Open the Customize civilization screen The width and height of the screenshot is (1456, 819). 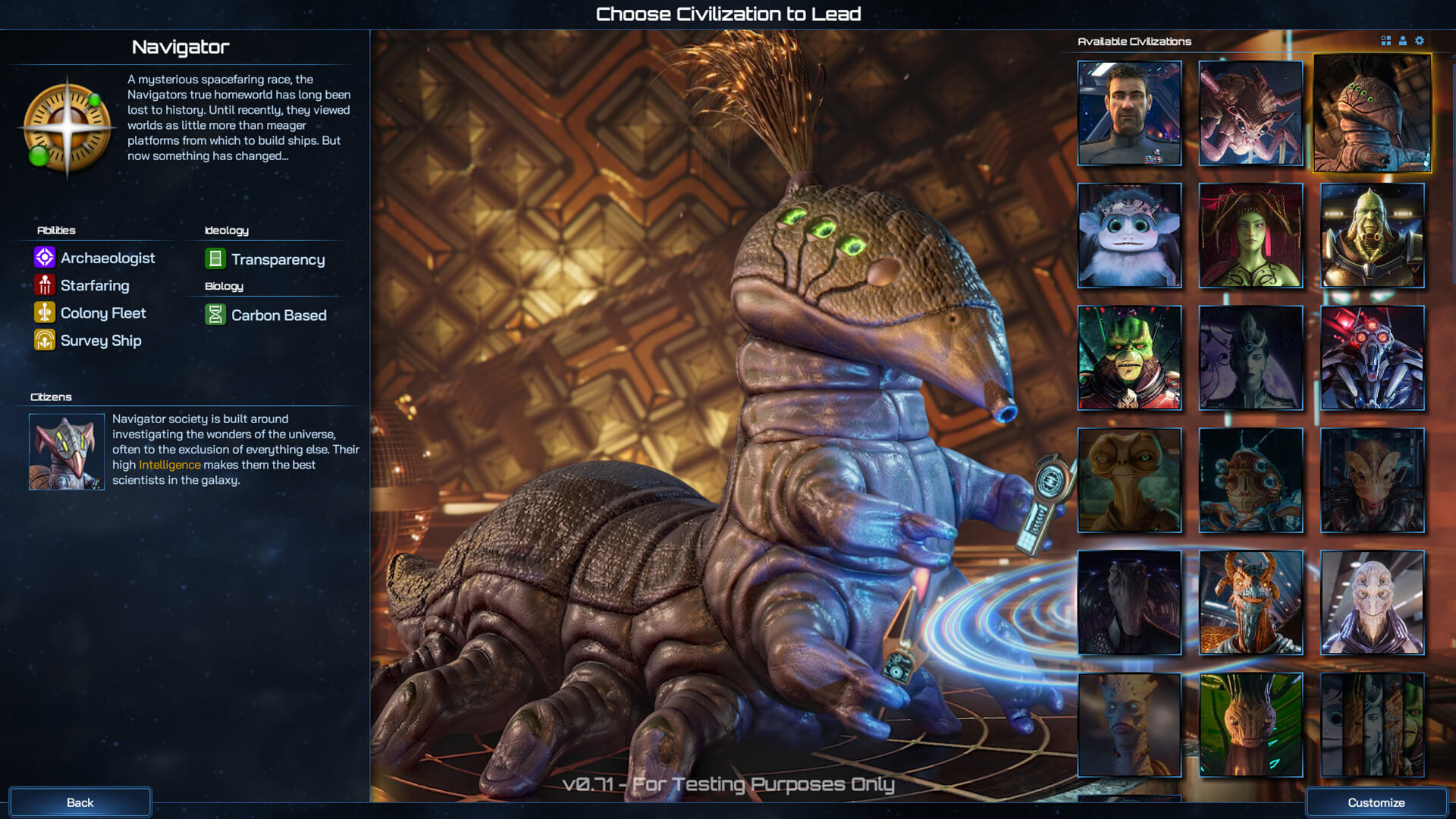[1376, 802]
